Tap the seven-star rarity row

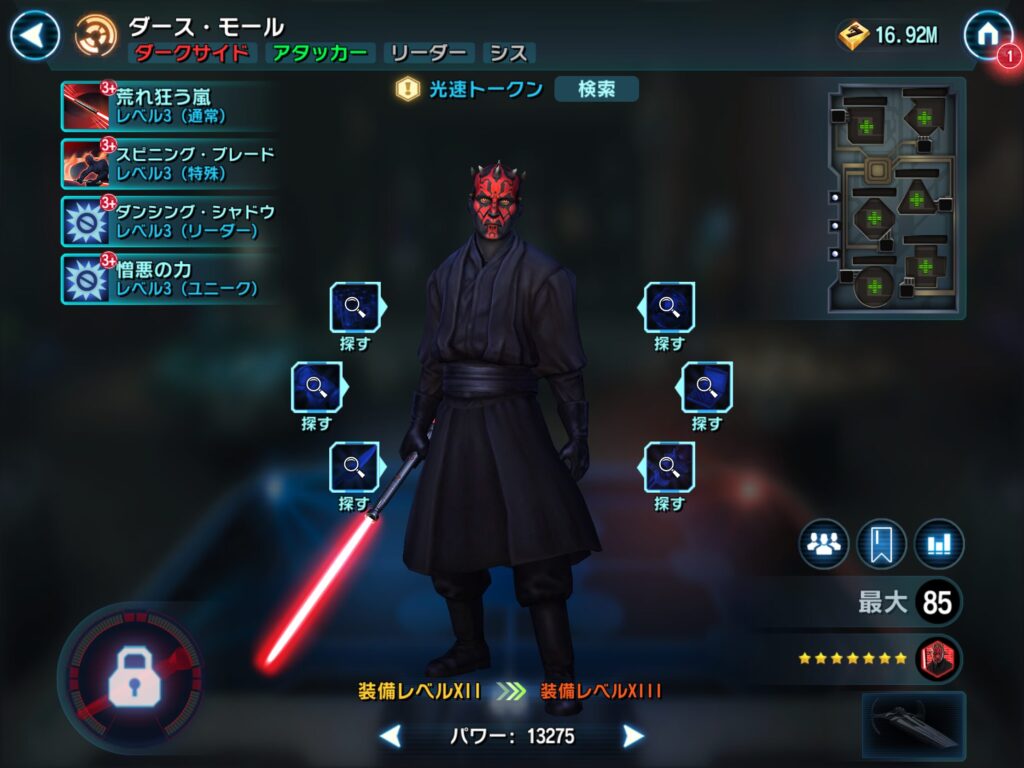point(853,659)
